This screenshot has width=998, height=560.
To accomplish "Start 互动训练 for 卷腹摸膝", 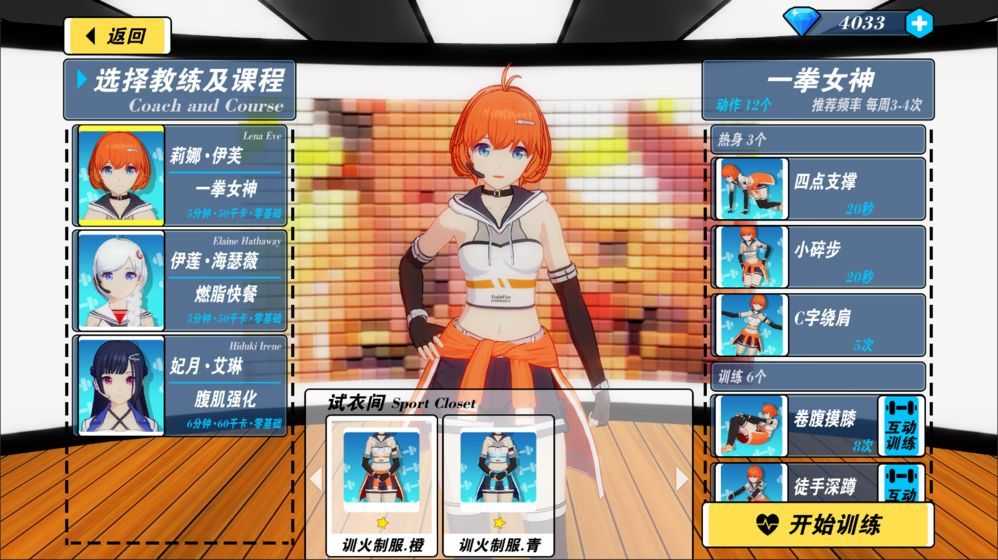I will coord(902,425).
